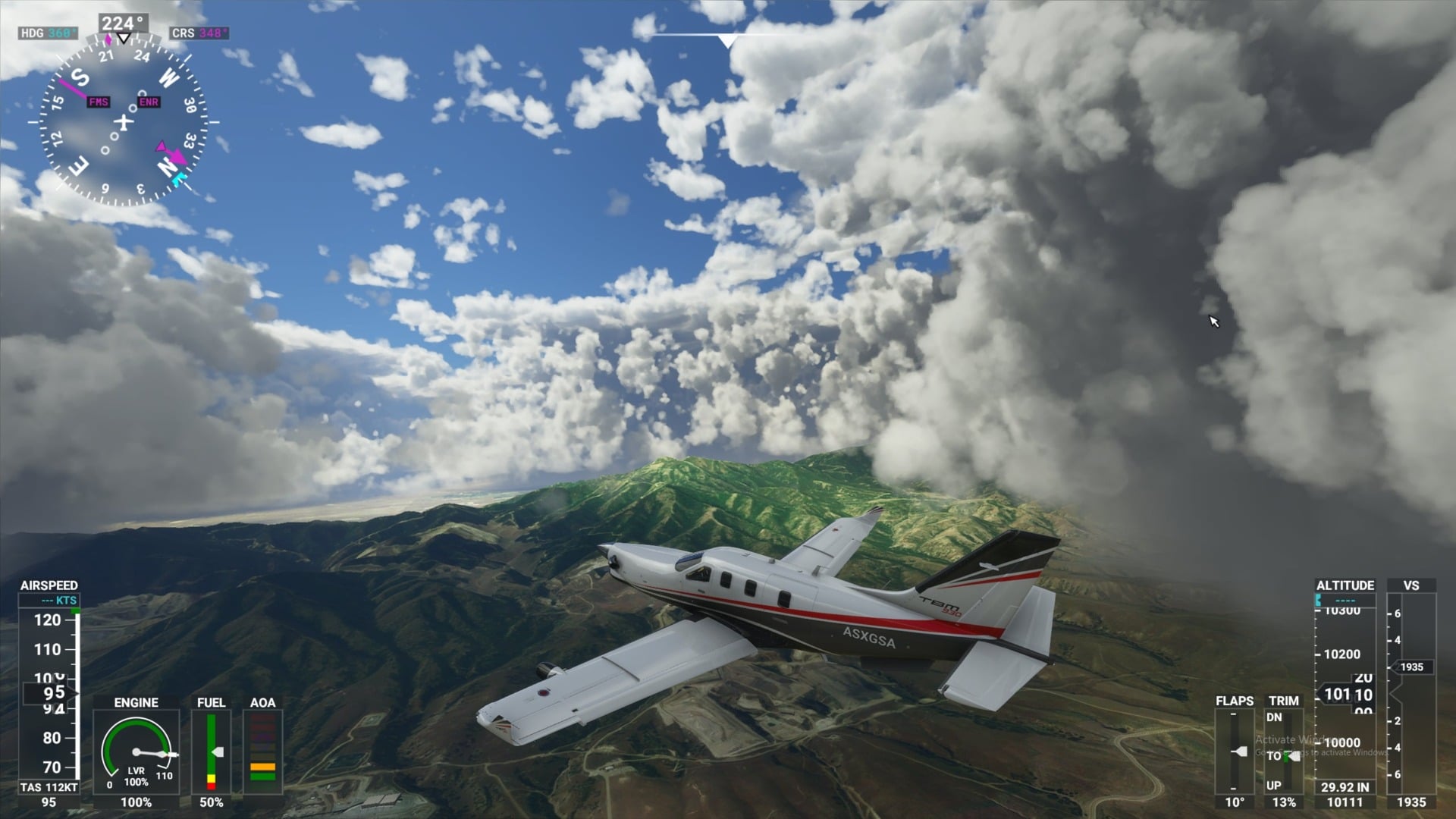This screenshot has height=819, width=1456.
Task: Expand the ALTITUDE tape panel
Action: (x=1345, y=585)
